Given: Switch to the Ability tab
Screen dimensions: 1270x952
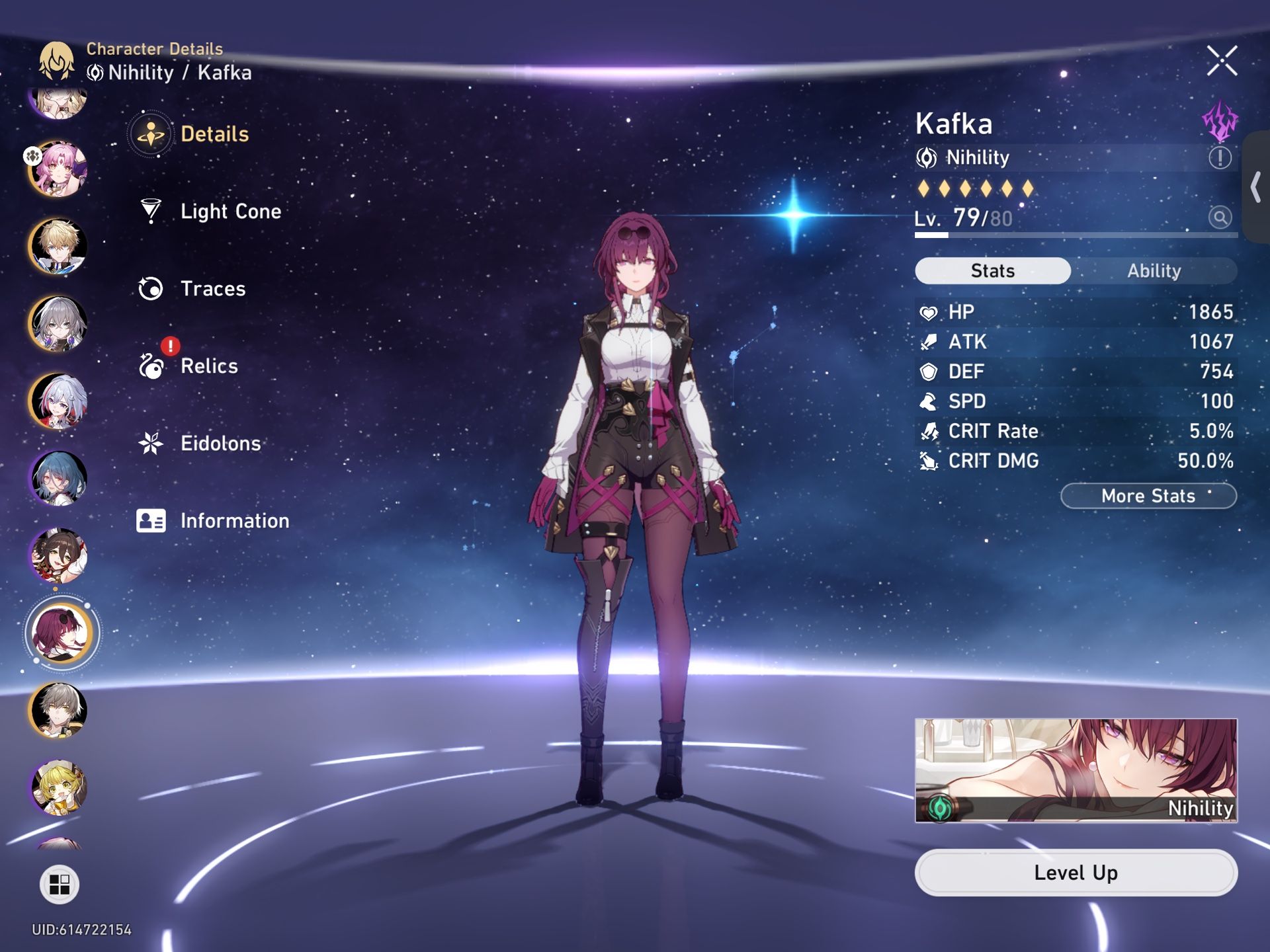Looking at the screenshot, I should point(1154,271).
